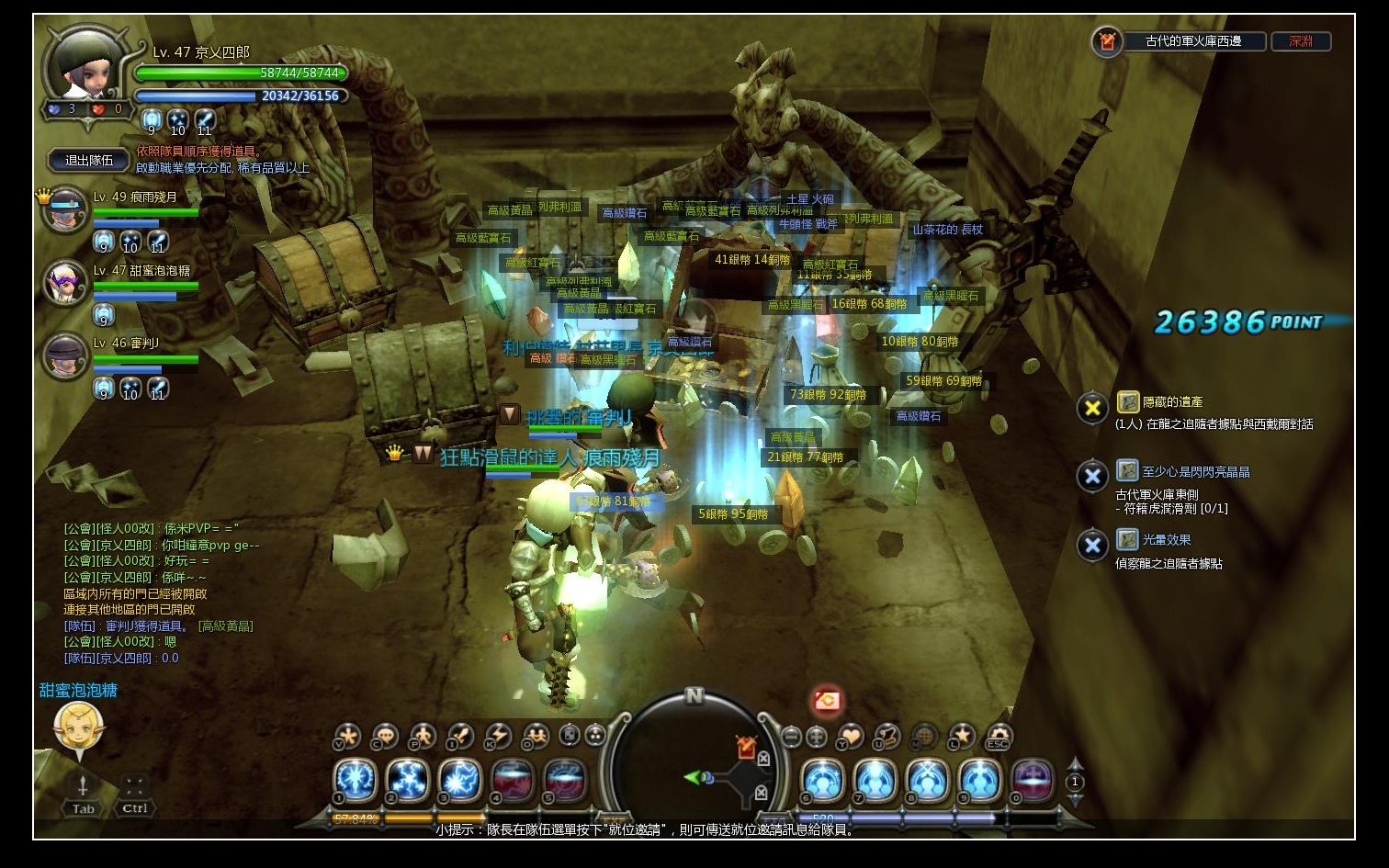Open the 光暈效果 quest in the tracker
This screenshot has height=868, width=1389.
point(1166,540)
